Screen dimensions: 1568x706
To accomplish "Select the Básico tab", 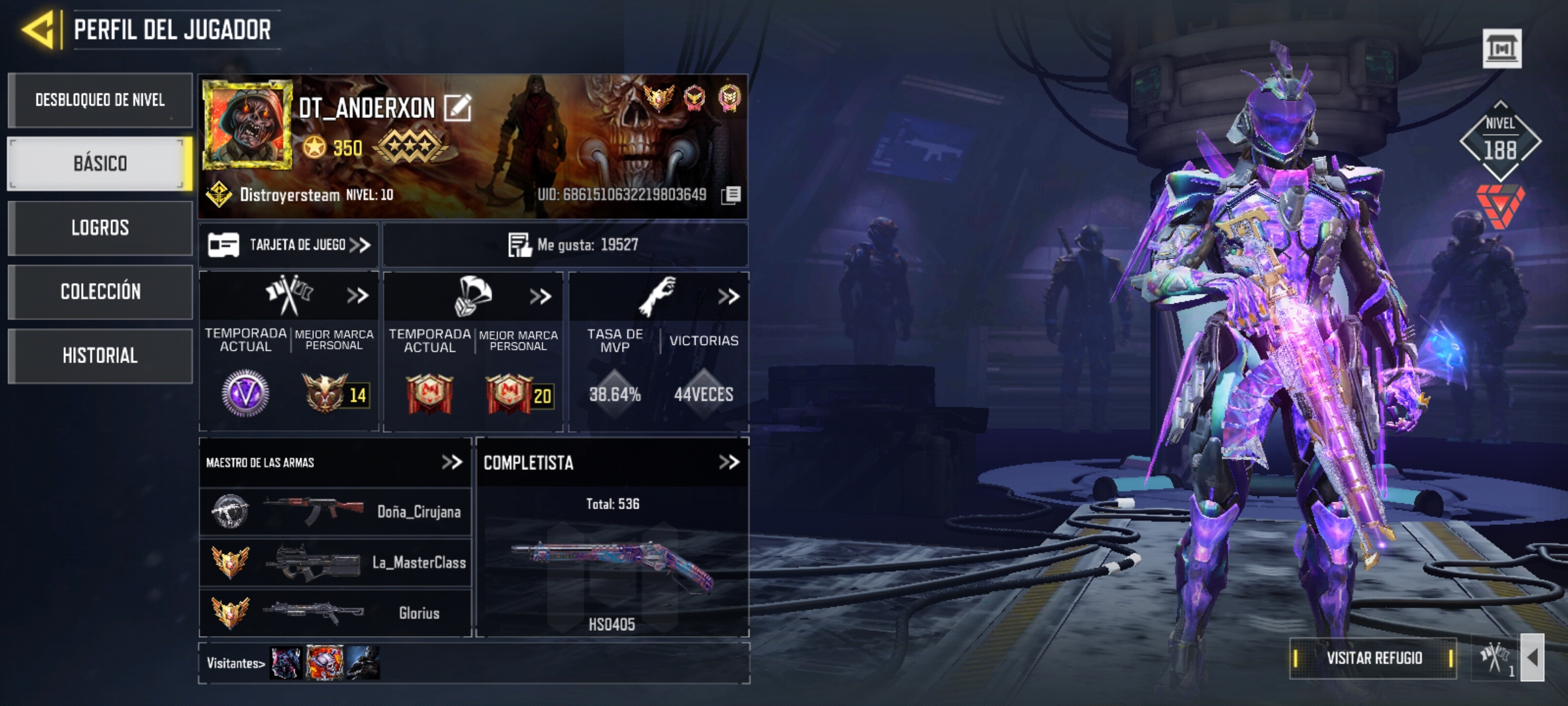I will (x=100, y=163).
